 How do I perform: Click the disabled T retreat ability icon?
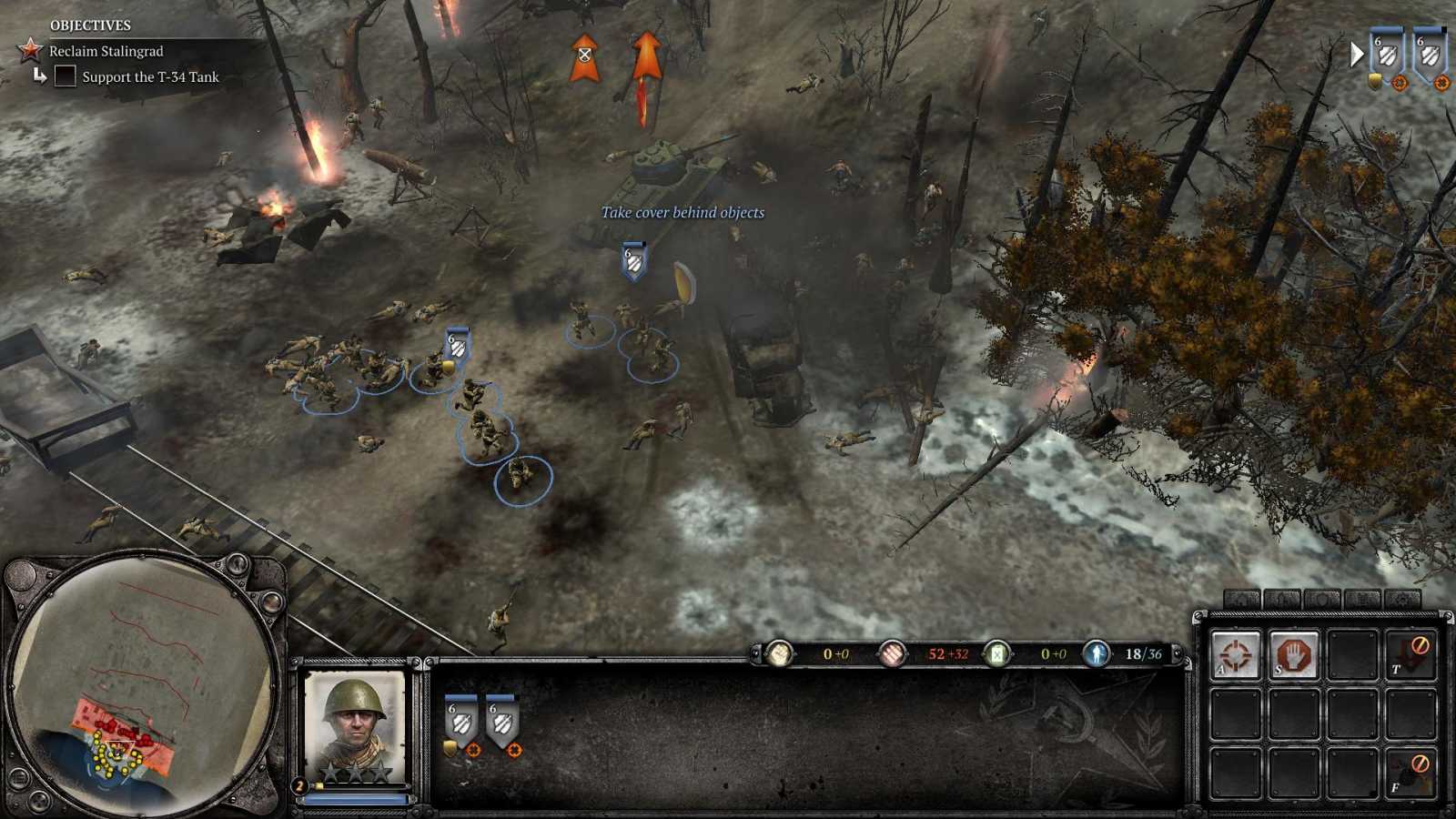click(1410, 652)
